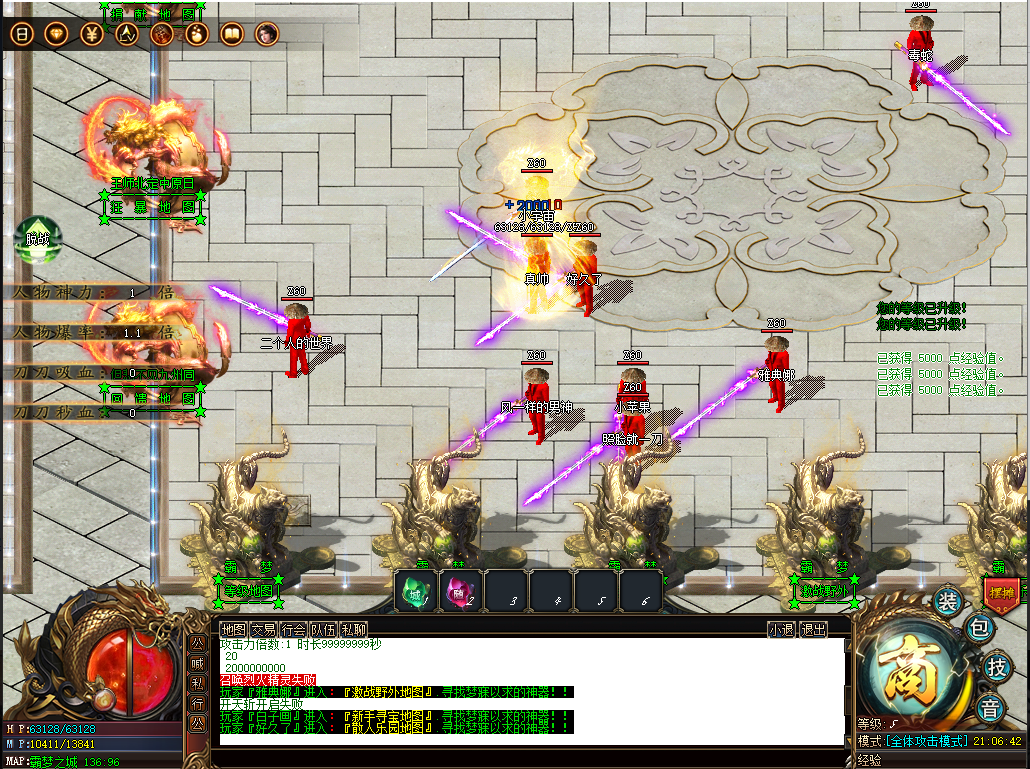Open the 装 equipment panel
1030x769 pixels.
pos(947,602)
